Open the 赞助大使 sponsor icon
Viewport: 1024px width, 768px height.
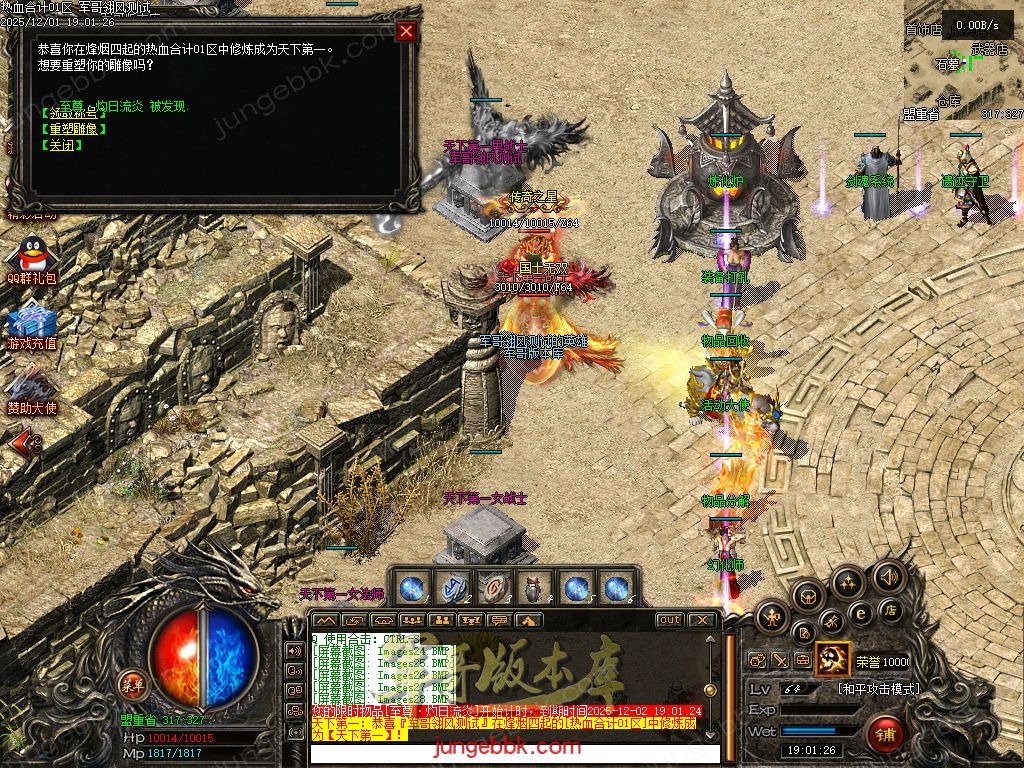(31, 390)
